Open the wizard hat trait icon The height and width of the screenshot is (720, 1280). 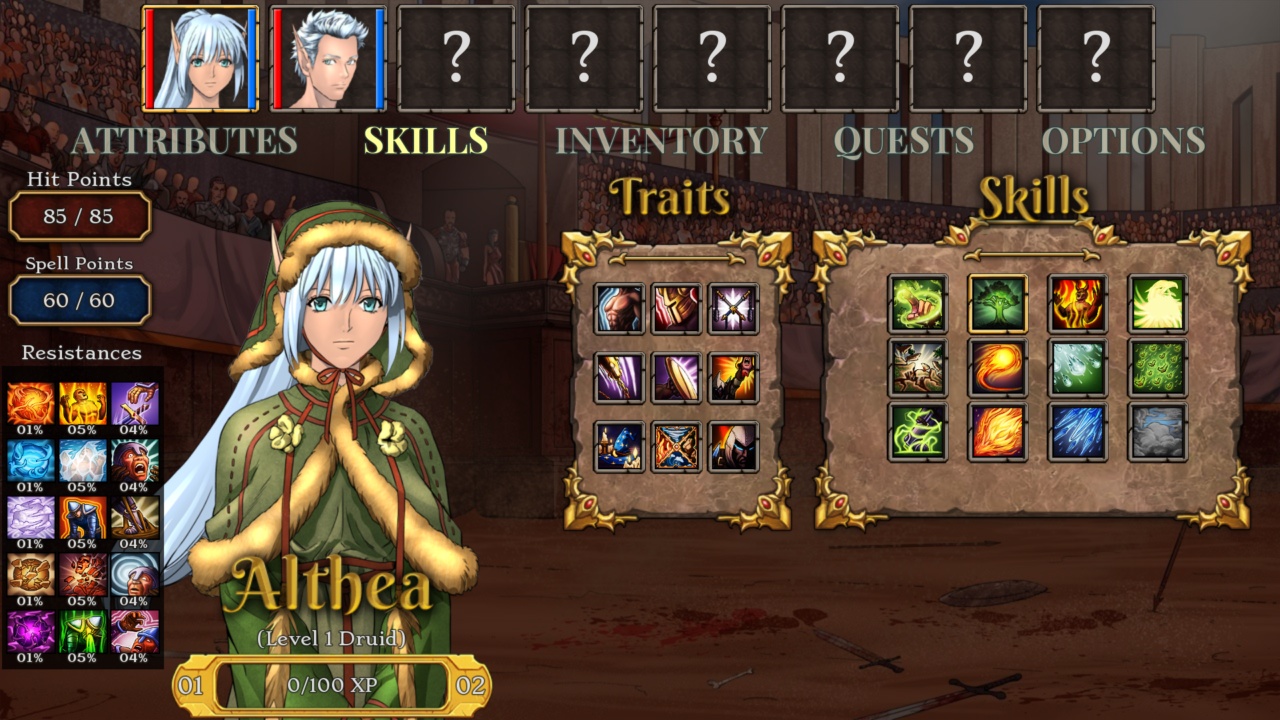(620, 445)
